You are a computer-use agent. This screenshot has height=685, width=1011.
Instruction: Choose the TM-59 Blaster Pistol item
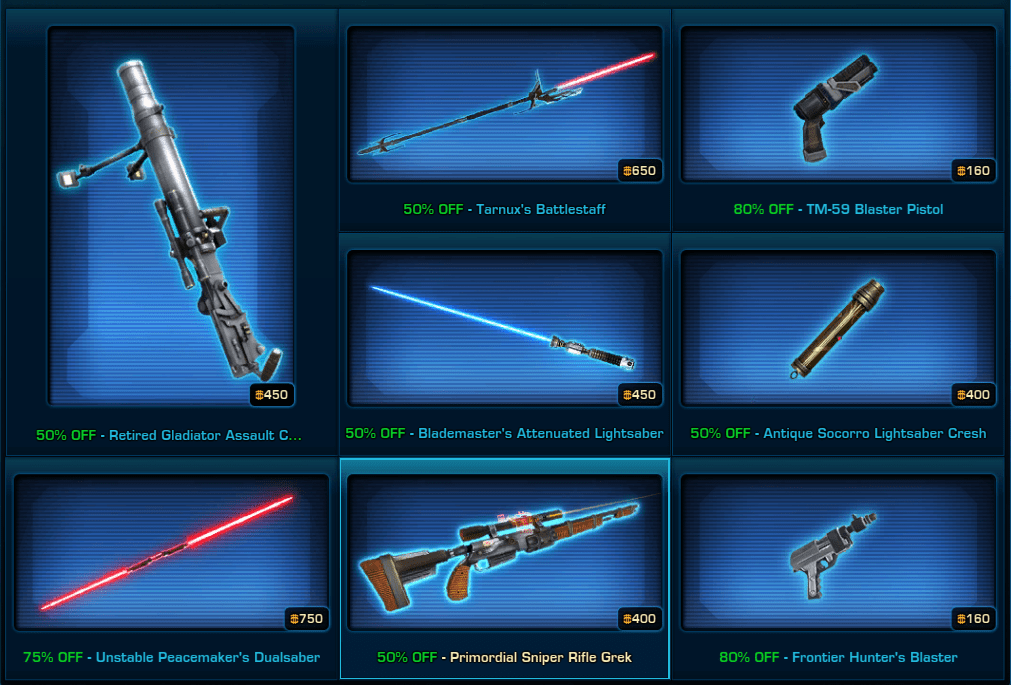coord(838,105)
